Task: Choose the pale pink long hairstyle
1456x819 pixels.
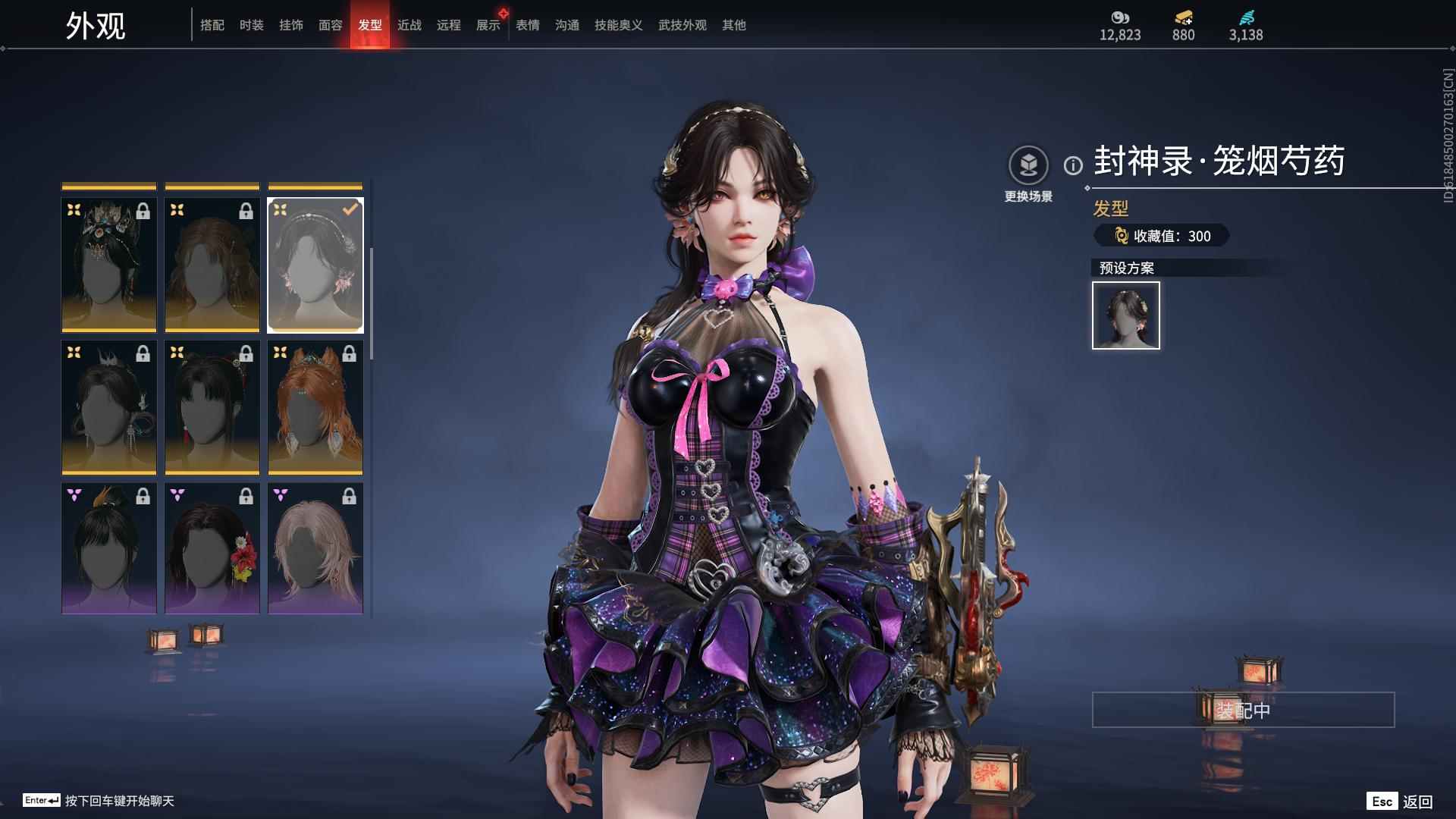Action: tap(315, 548)
